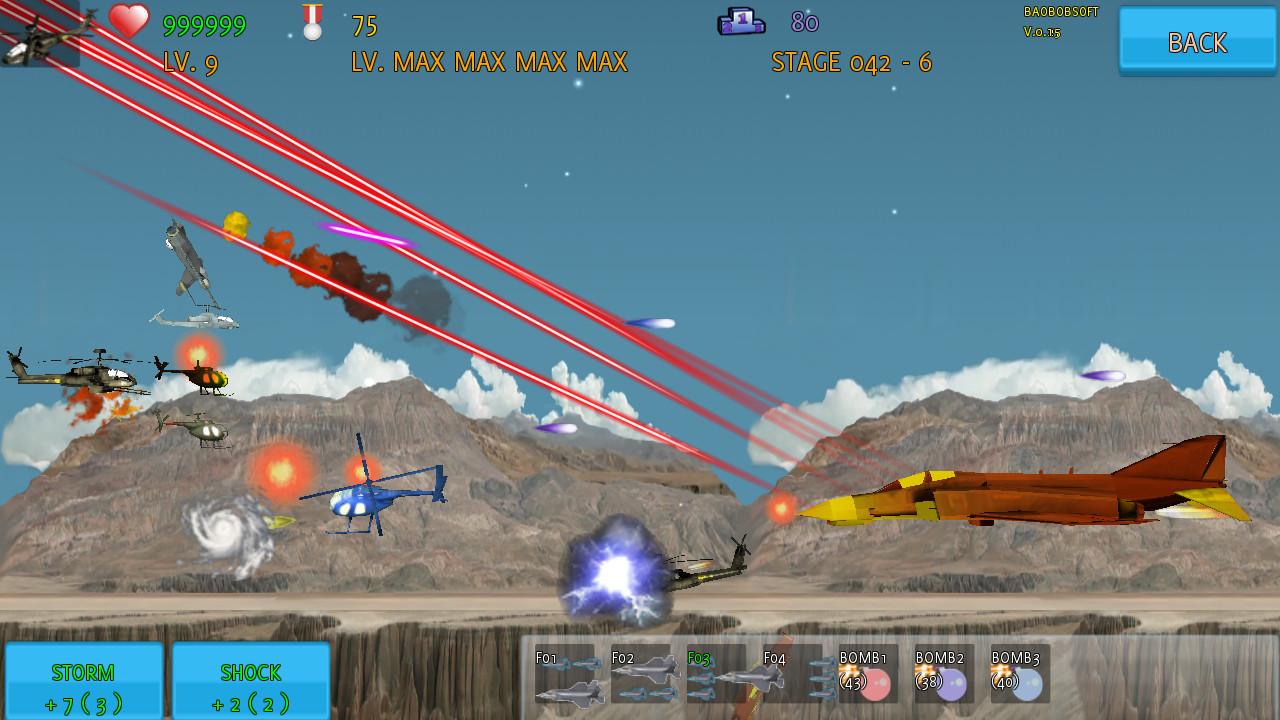Click the medal icon next to 75

click(x=311, y=21)
